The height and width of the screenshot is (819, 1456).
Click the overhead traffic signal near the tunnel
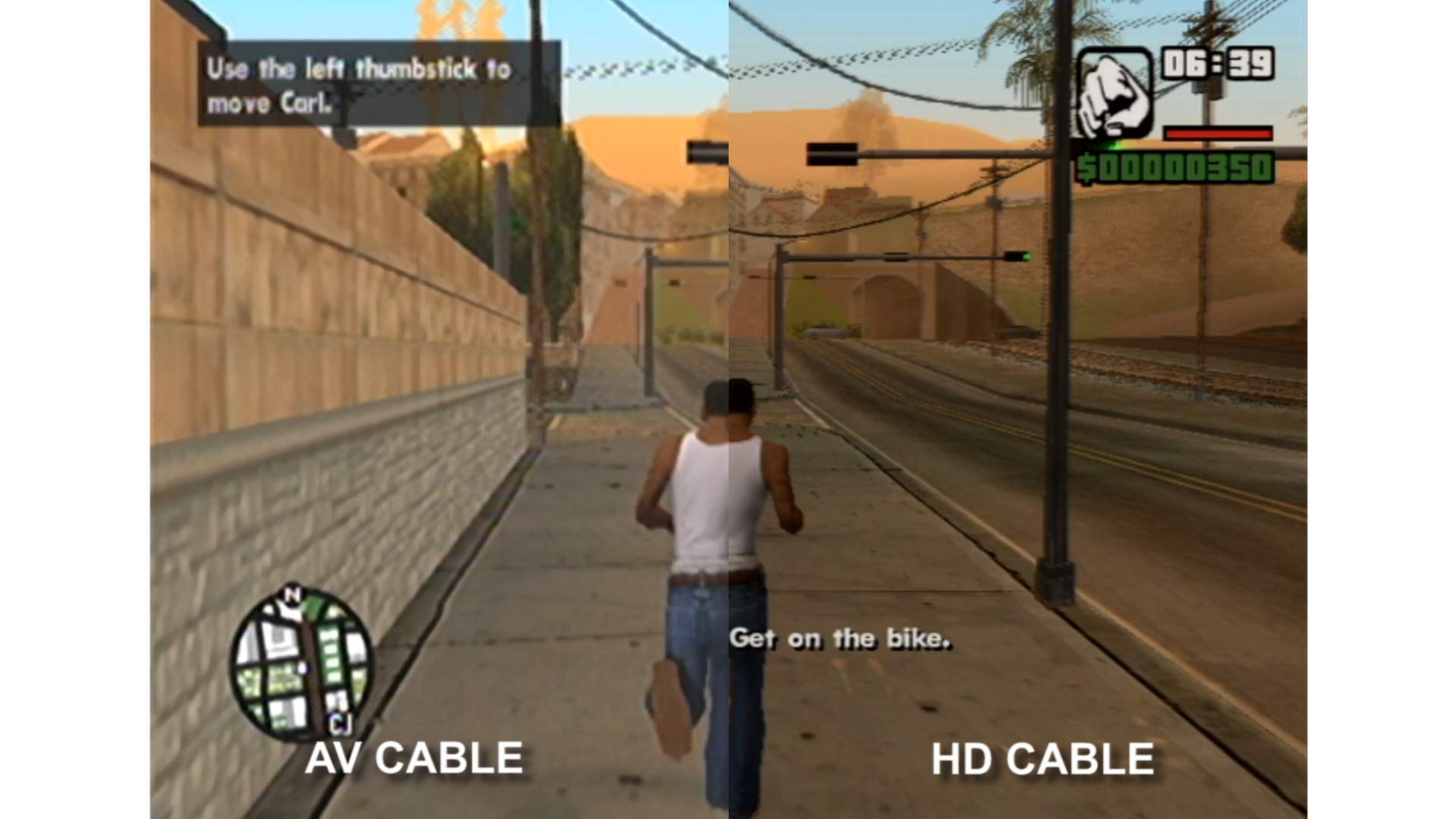point(896,256)
